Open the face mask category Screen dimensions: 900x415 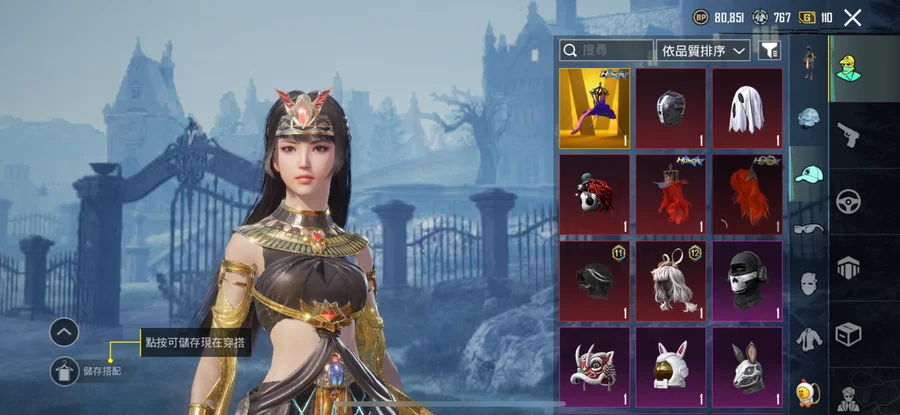pos(809,283)
